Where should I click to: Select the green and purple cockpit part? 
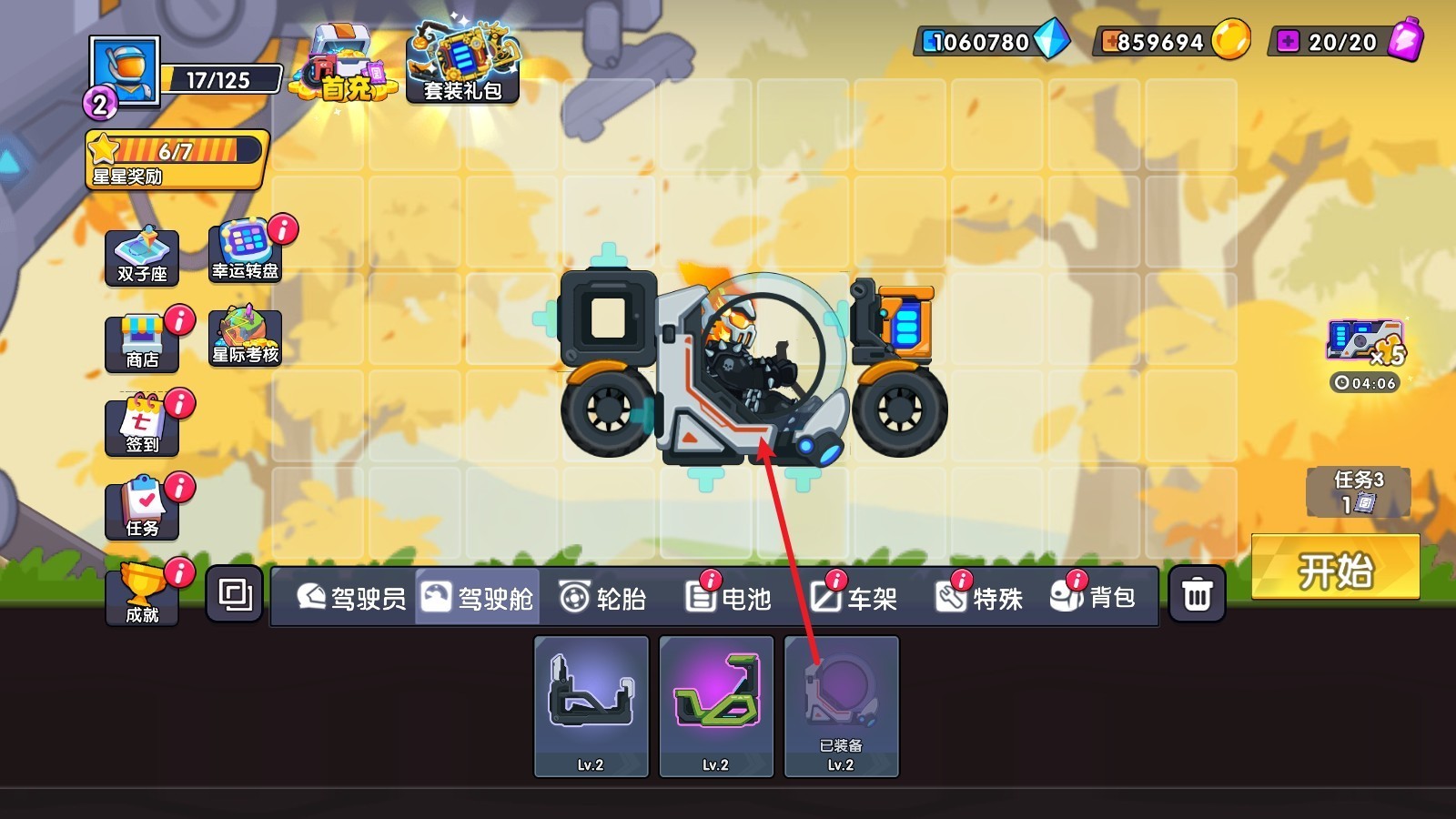(x=716, y=706)
